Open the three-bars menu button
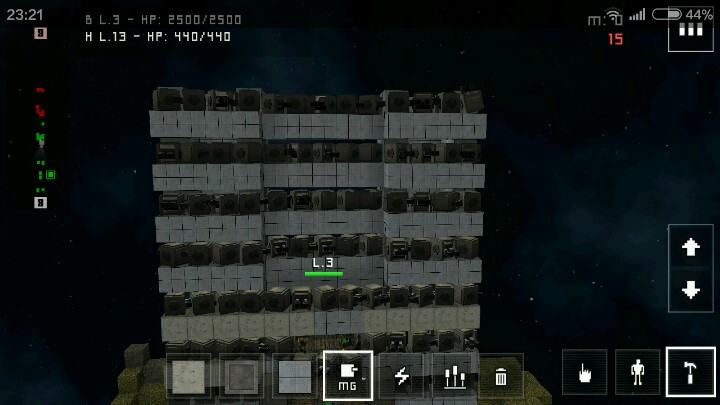This screenshot has width=720, height=405. click(690, 30)
